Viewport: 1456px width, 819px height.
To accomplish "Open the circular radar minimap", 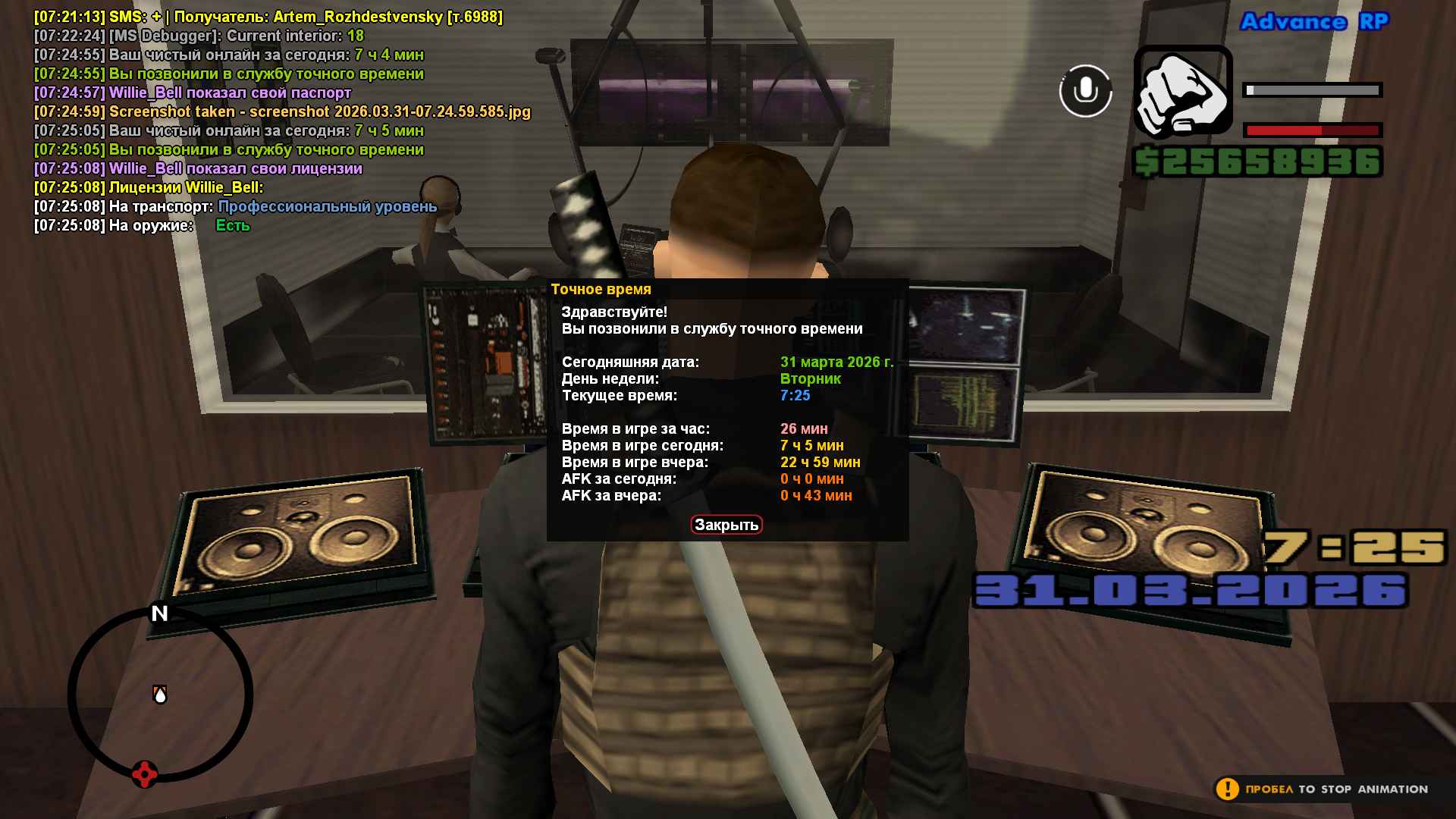I will 160,694.
